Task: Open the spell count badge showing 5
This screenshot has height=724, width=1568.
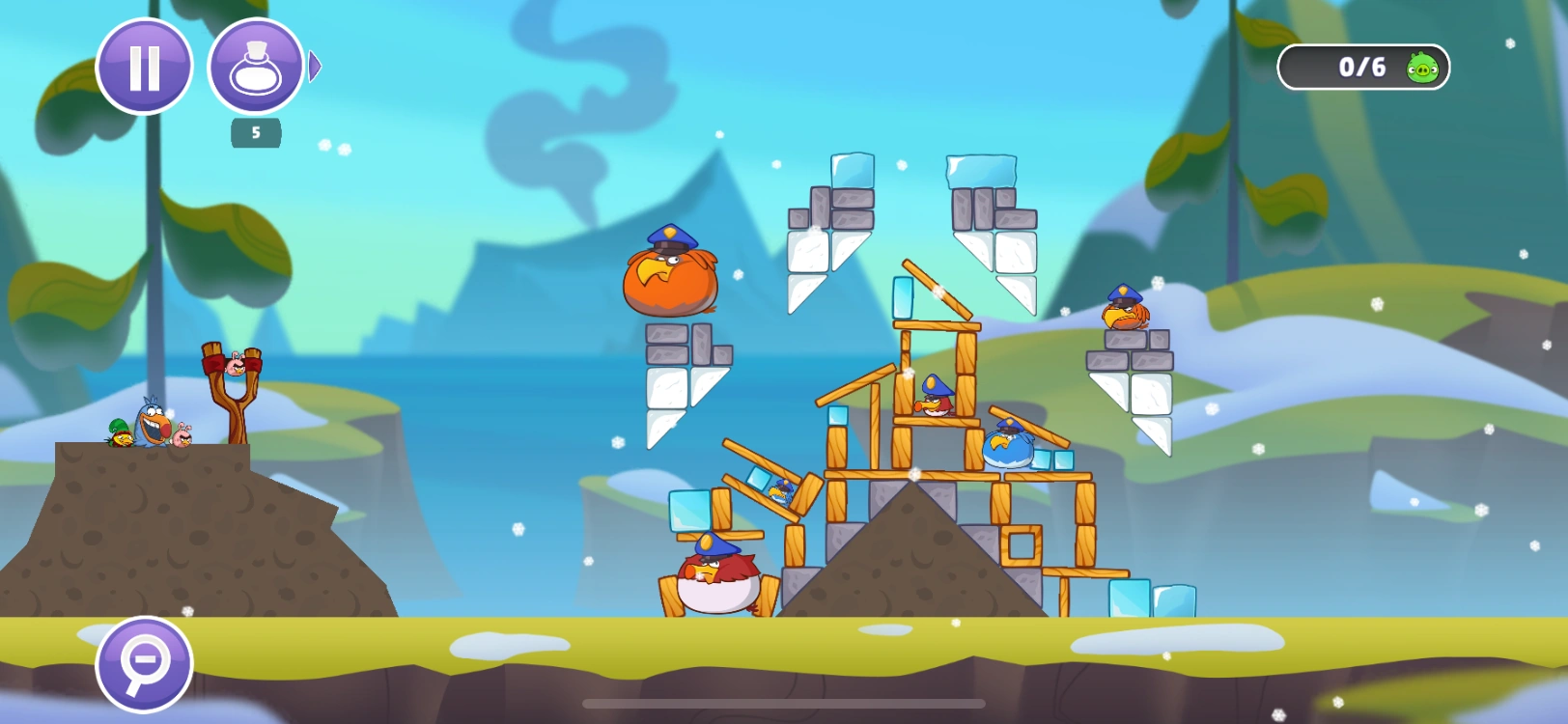Action: pyautogui.click(x=254, y=133)
